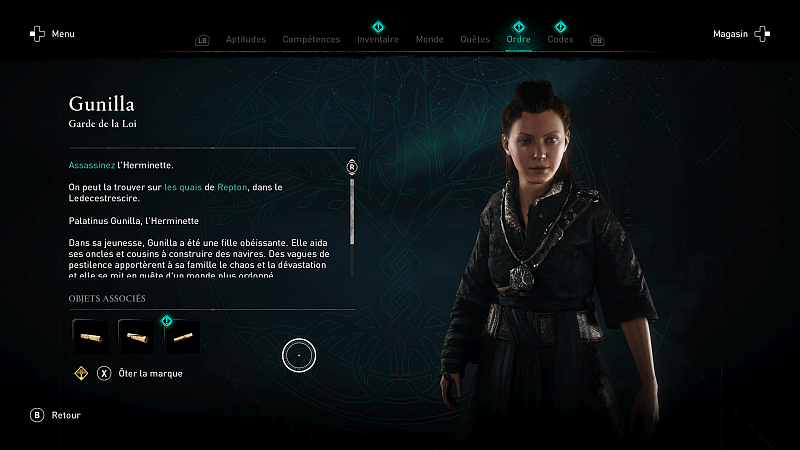Select the clue scroll with the green marker
This screenshot has height=450, width=800.
click(182, 337)
